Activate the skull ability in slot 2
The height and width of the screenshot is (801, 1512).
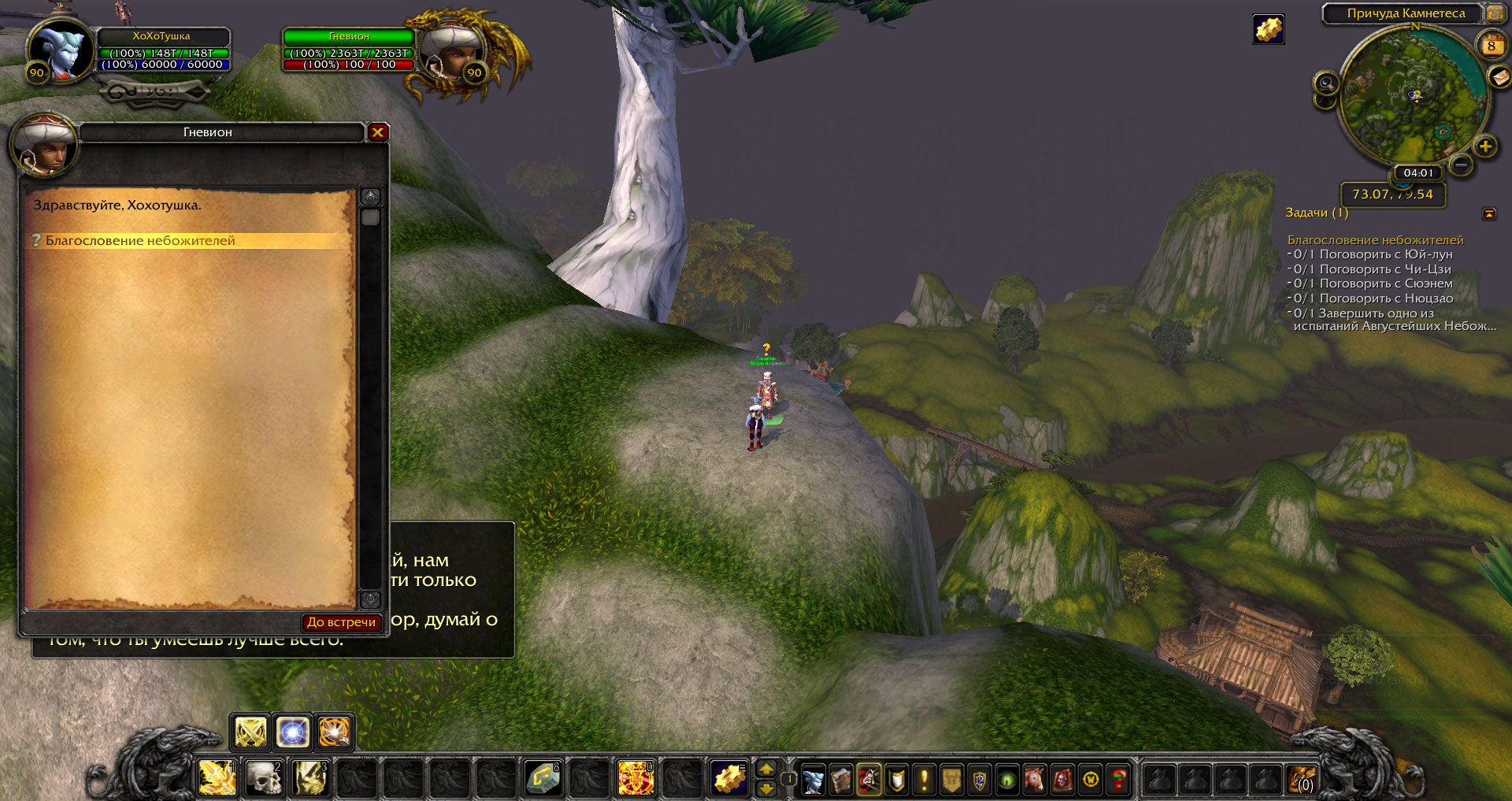(x=264, y=777)
